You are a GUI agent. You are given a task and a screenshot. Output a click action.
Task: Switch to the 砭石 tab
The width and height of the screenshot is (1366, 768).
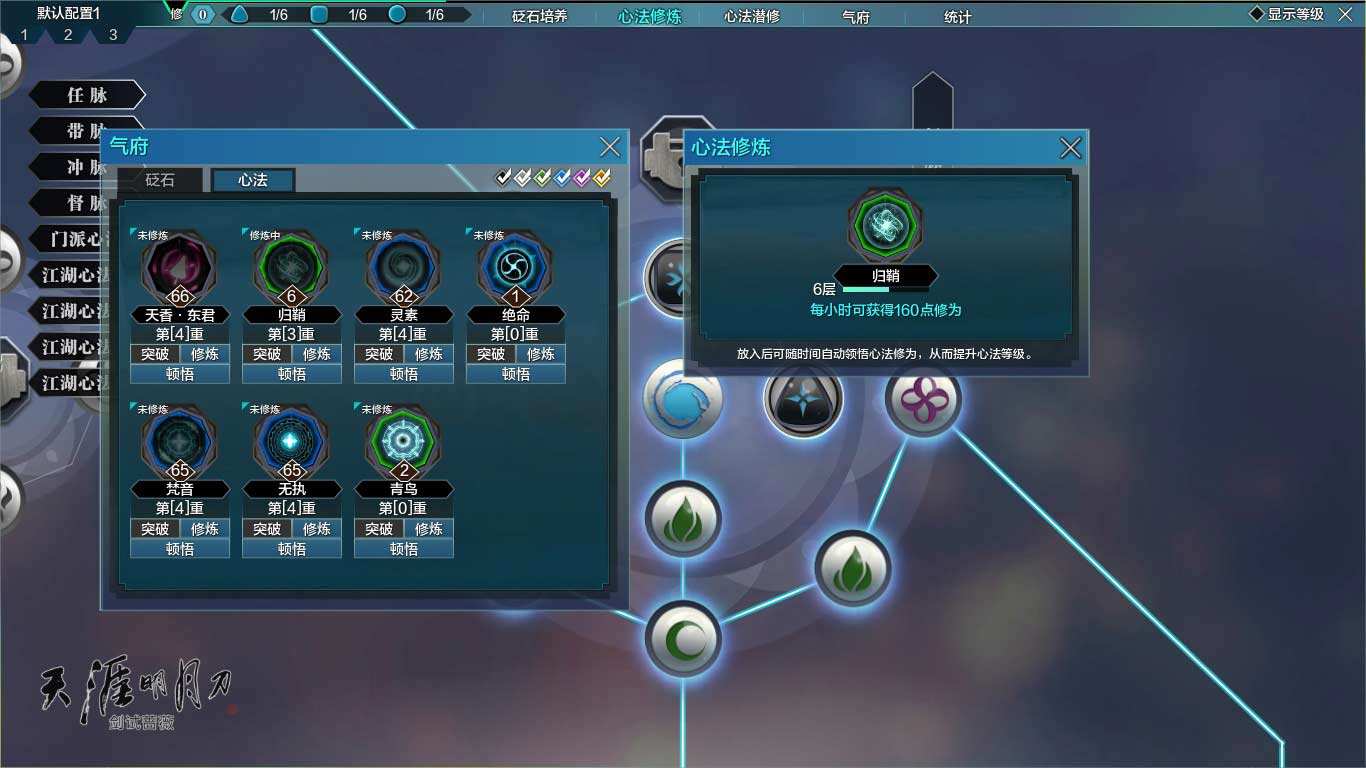coord(160,180)
